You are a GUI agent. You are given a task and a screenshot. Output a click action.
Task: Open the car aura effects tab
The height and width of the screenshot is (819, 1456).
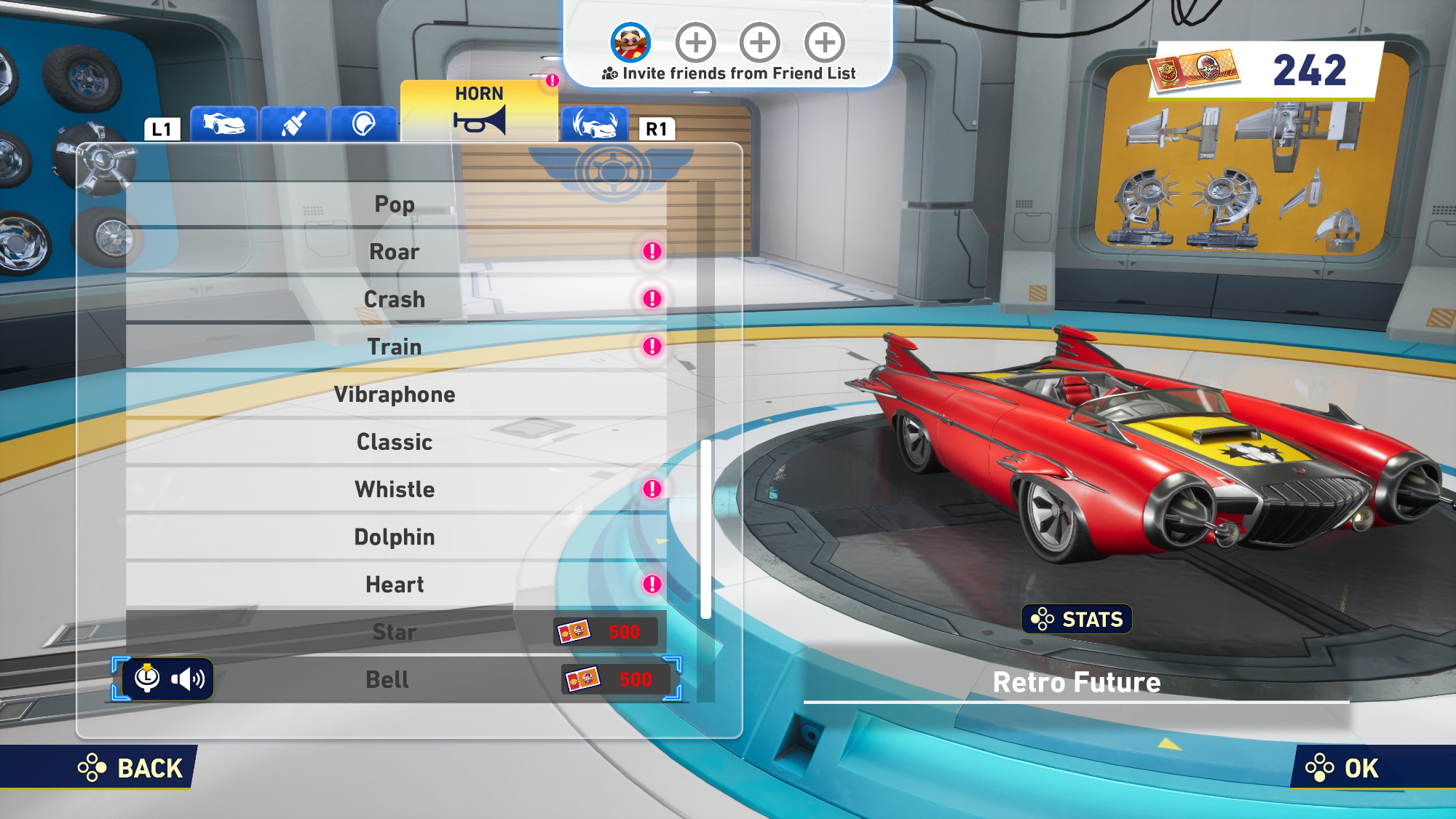(x=594, y=124)
